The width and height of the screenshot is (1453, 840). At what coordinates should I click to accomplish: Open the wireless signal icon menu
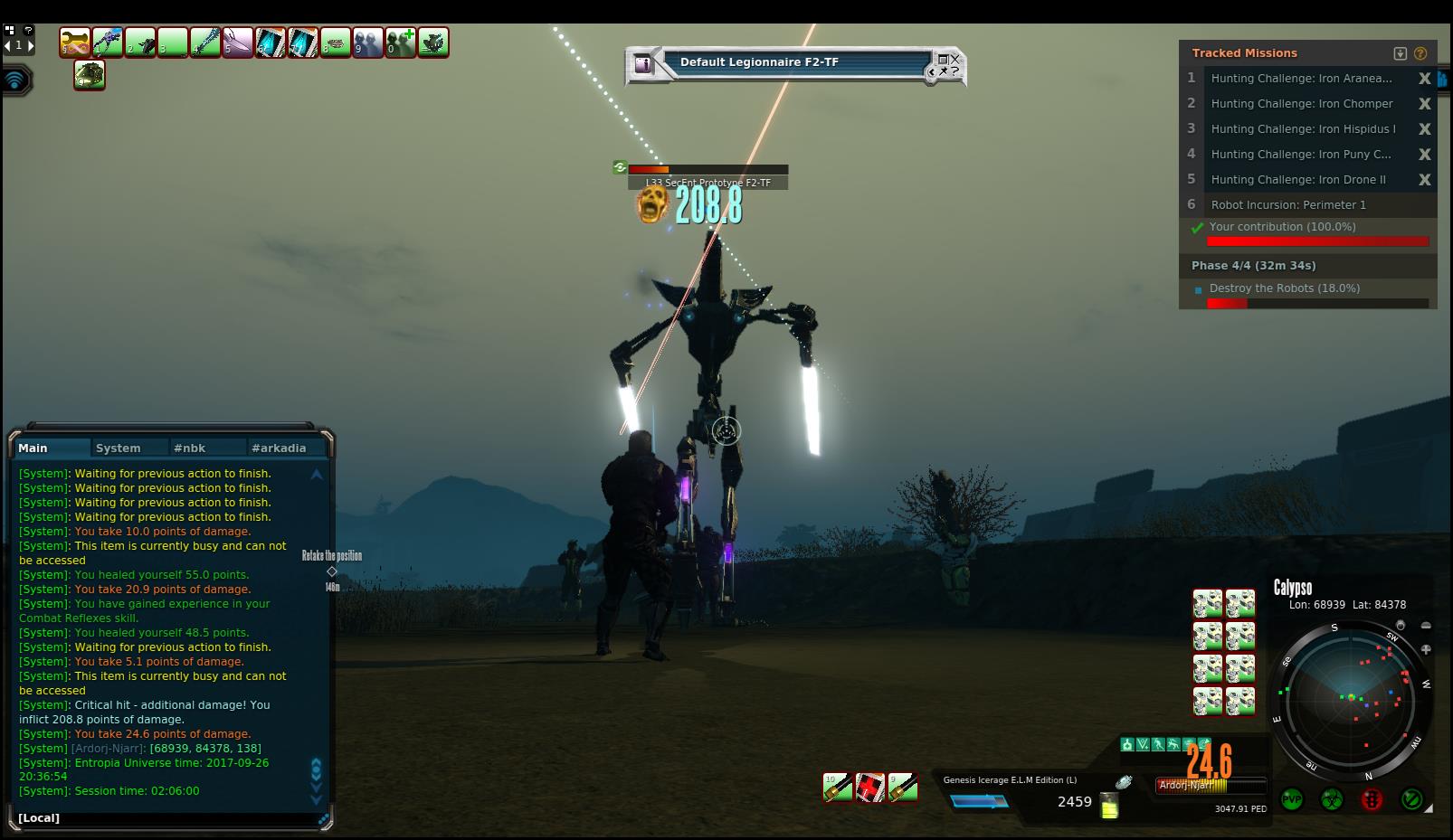[x=15, y=80]
